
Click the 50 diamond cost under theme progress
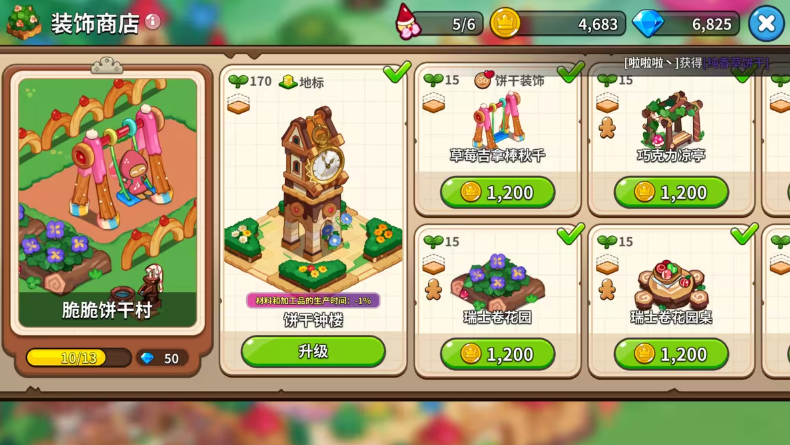tap(161, 358)
